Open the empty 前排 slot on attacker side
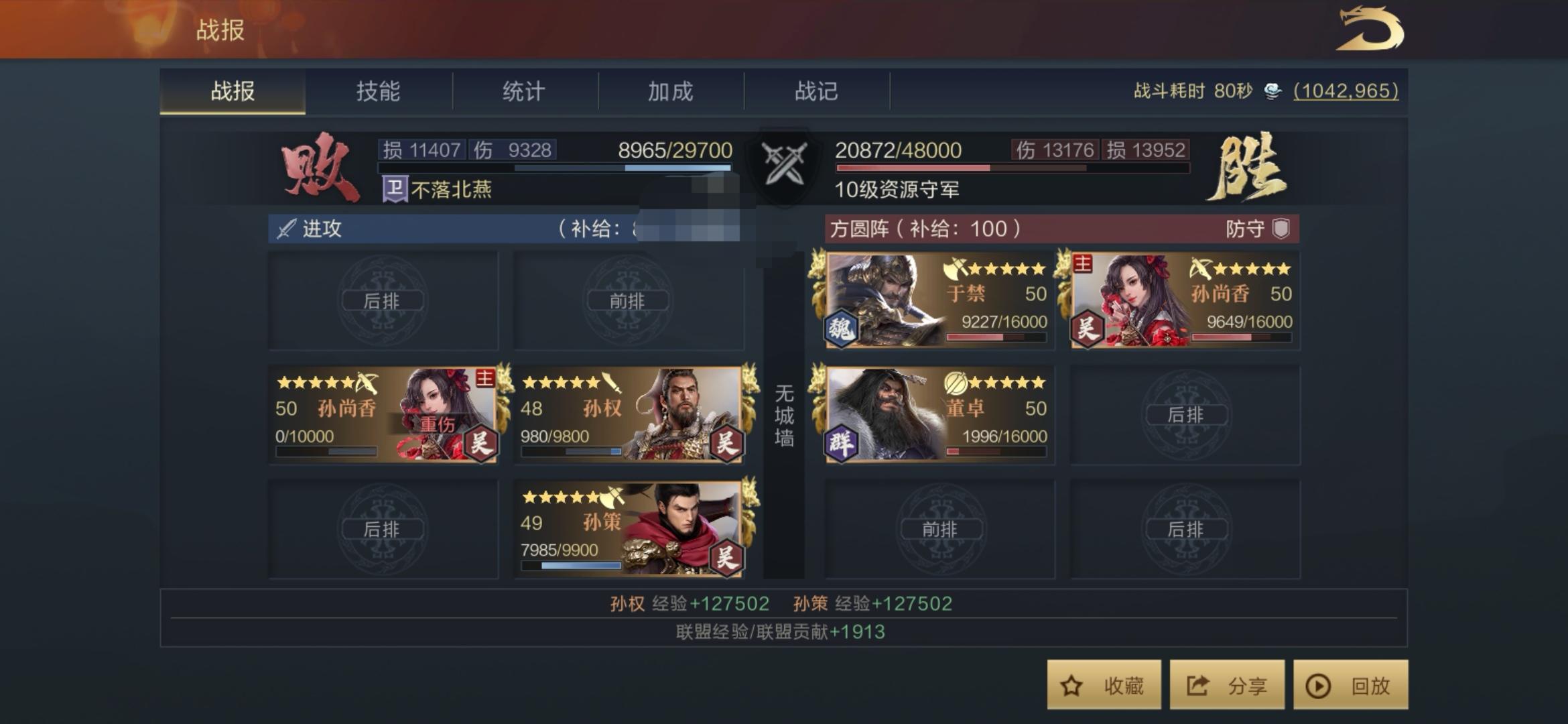This screenshot has width=1568, height=724. [x=630, y=300]
